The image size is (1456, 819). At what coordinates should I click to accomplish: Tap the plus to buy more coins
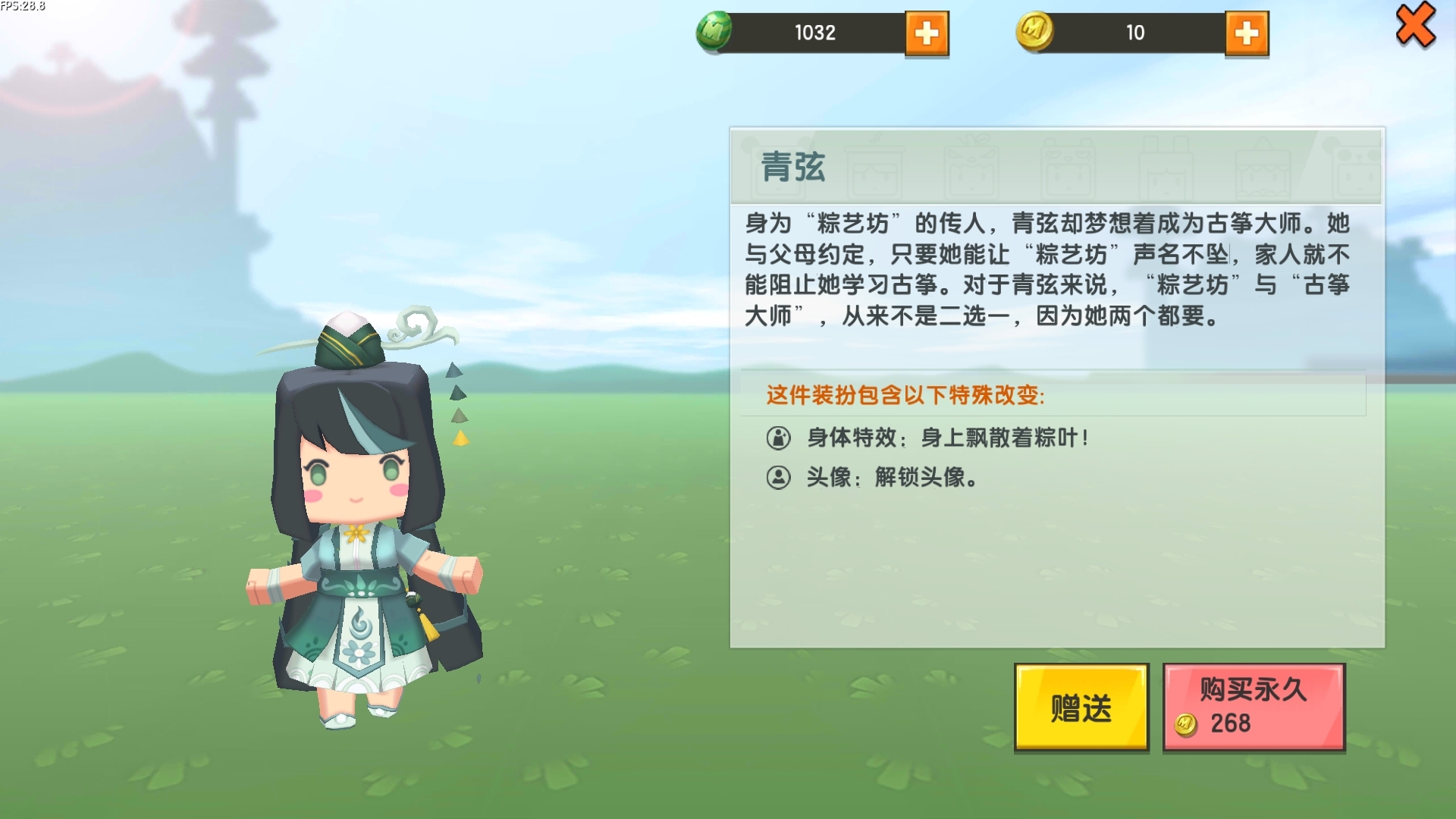(1249, 34)
